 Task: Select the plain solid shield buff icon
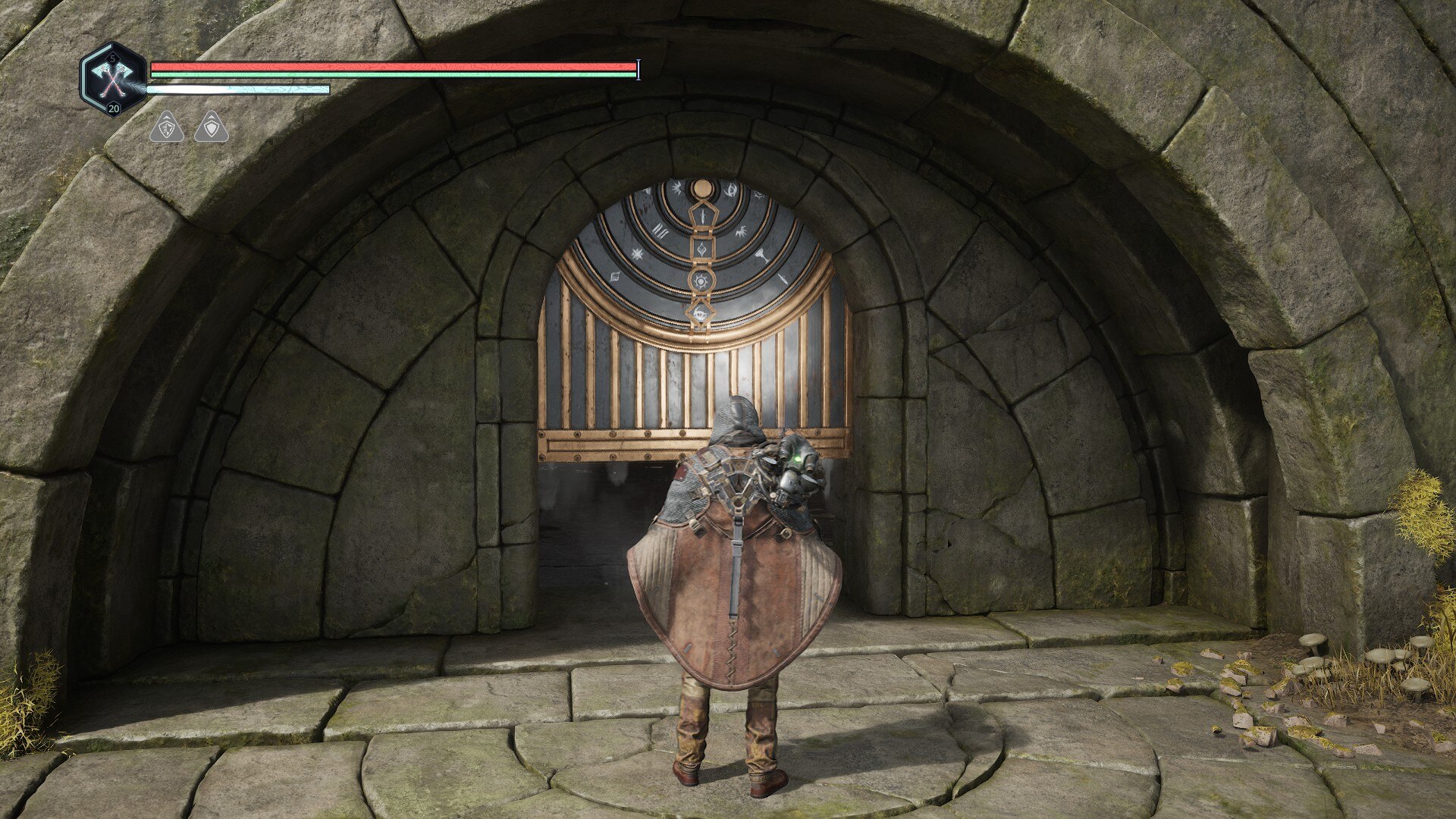tap(212, 127)
